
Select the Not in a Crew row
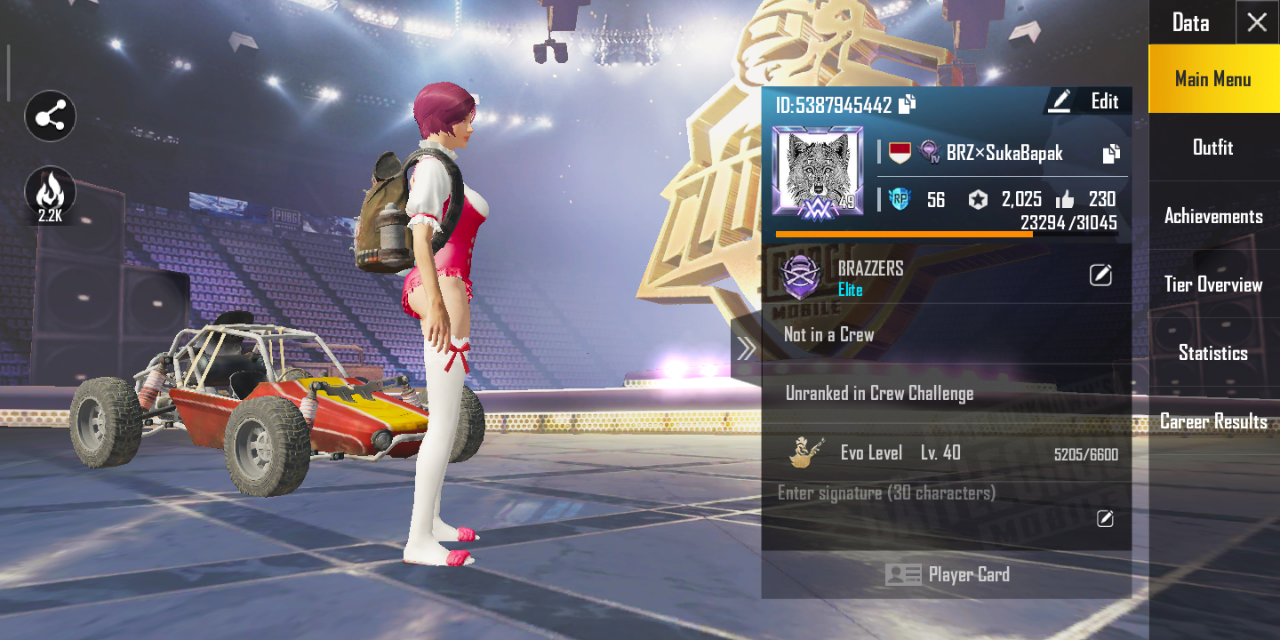[947, 335]
